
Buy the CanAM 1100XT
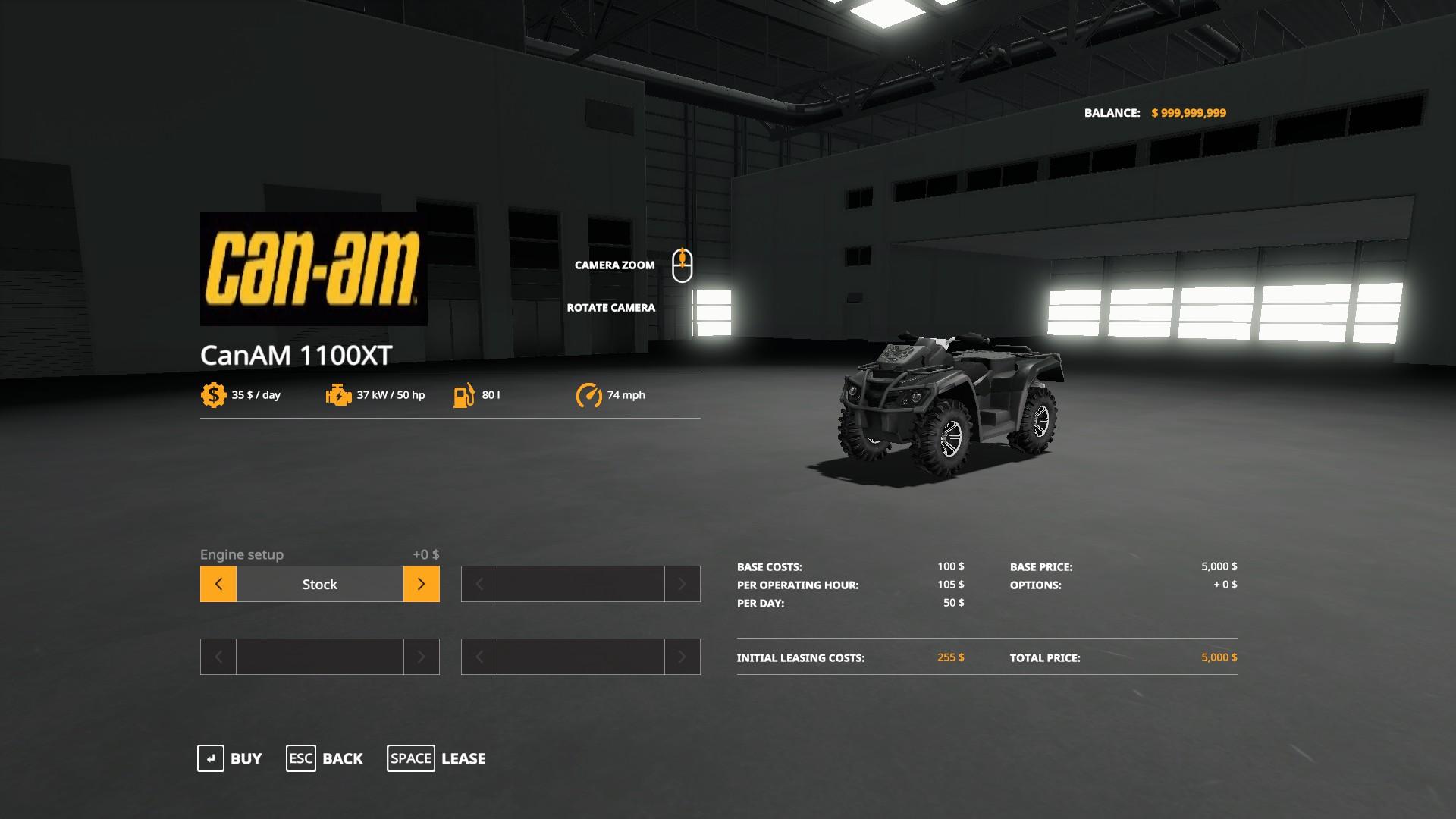230,758
